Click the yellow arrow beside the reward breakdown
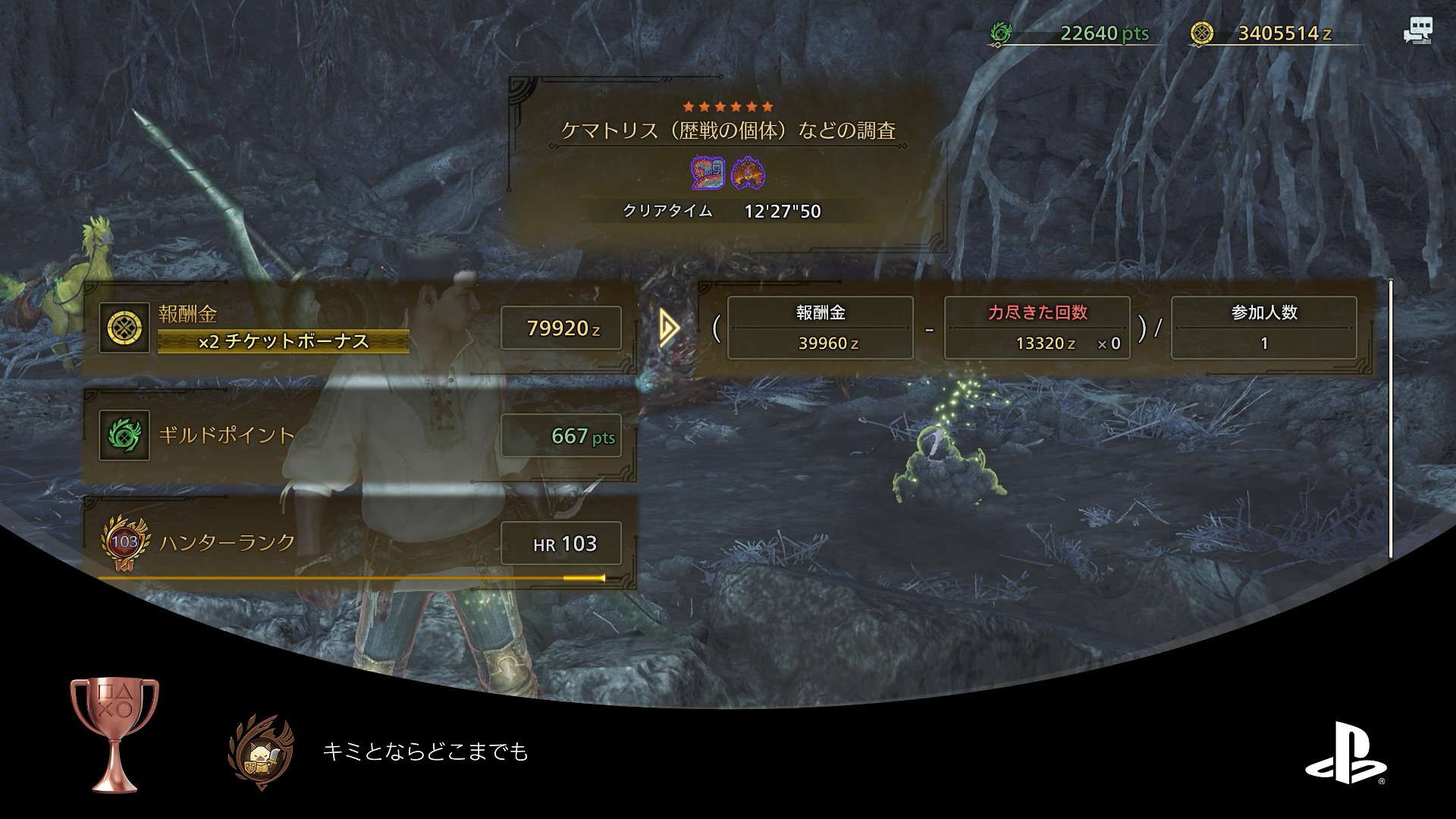The image size is (1456, 819). pyautogui.click(x=669, y=328)
